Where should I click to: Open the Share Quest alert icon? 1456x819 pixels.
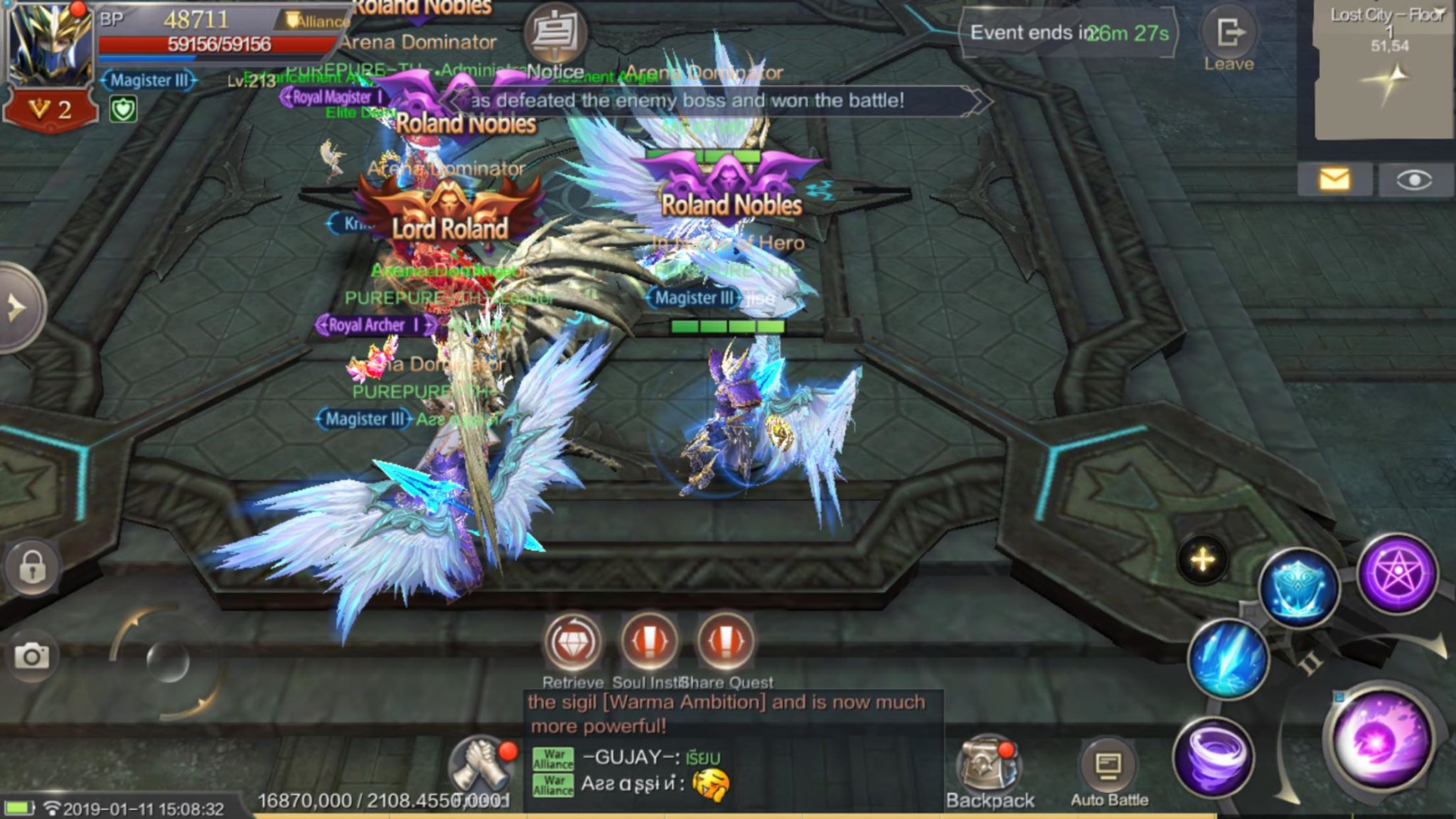pyautogui.click(x=725, y=642)
